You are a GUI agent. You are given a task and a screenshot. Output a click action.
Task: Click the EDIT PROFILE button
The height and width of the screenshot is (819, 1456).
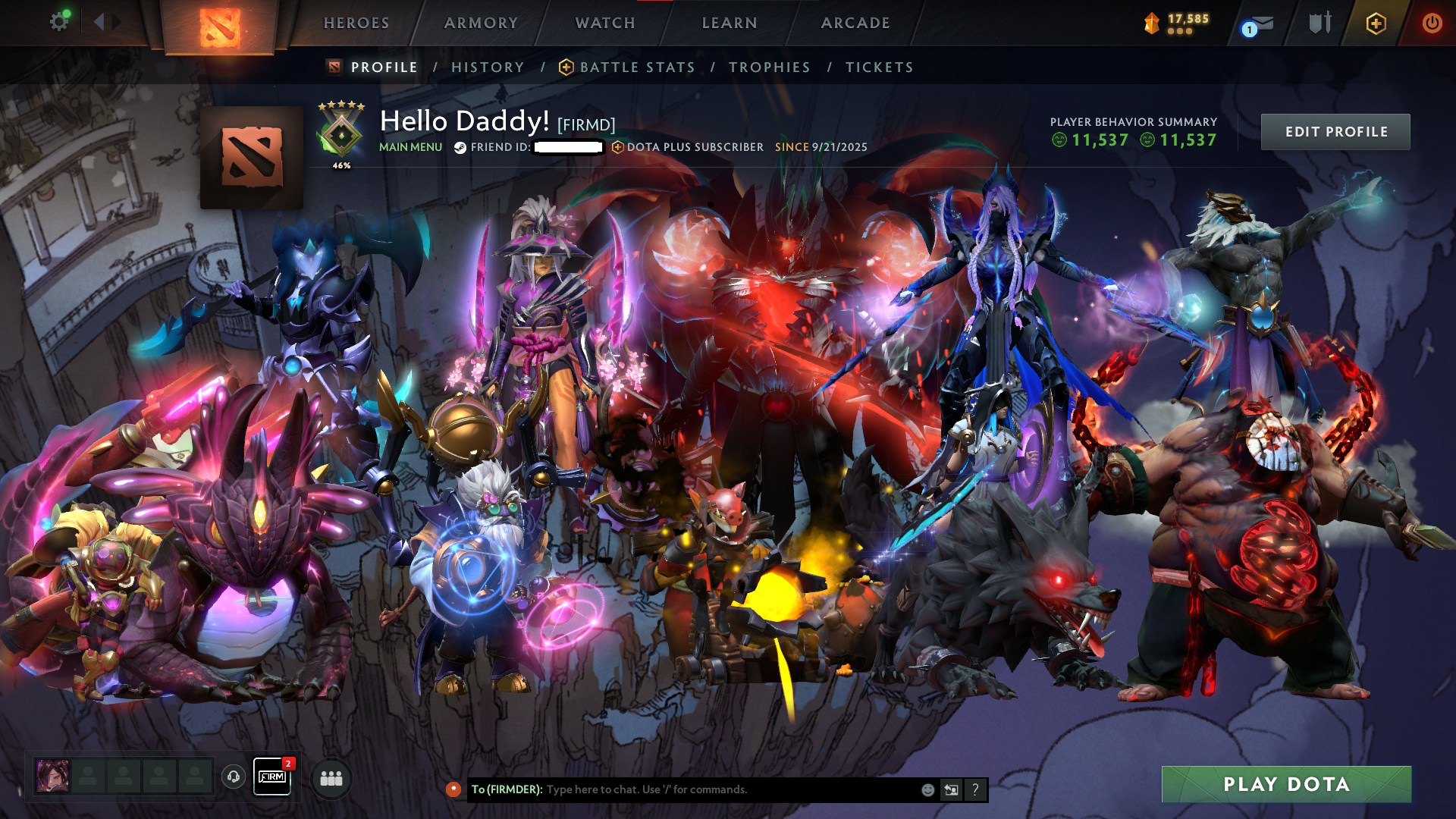1335,131
